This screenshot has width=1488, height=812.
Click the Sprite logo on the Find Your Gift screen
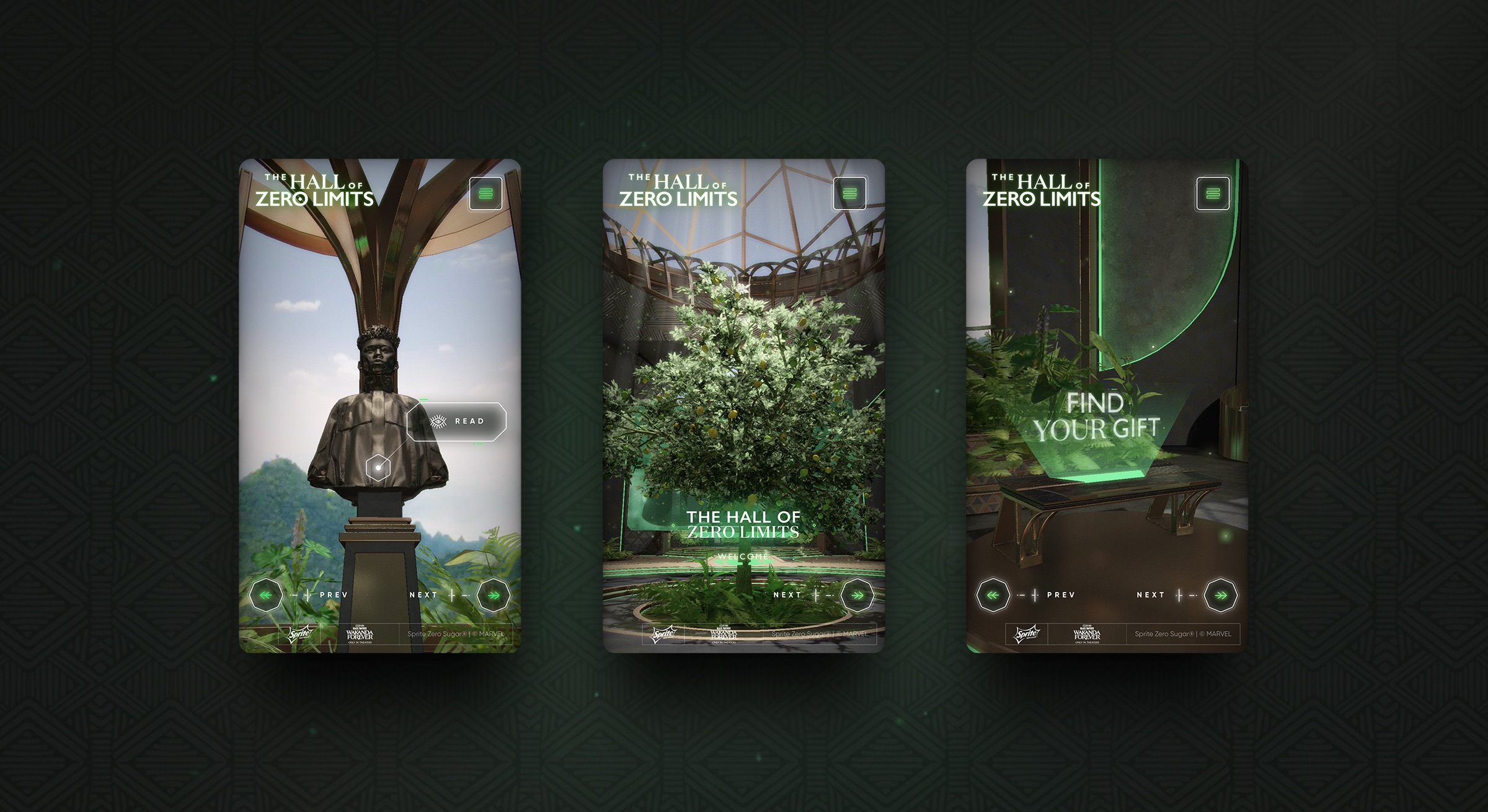click(1026, 634)
